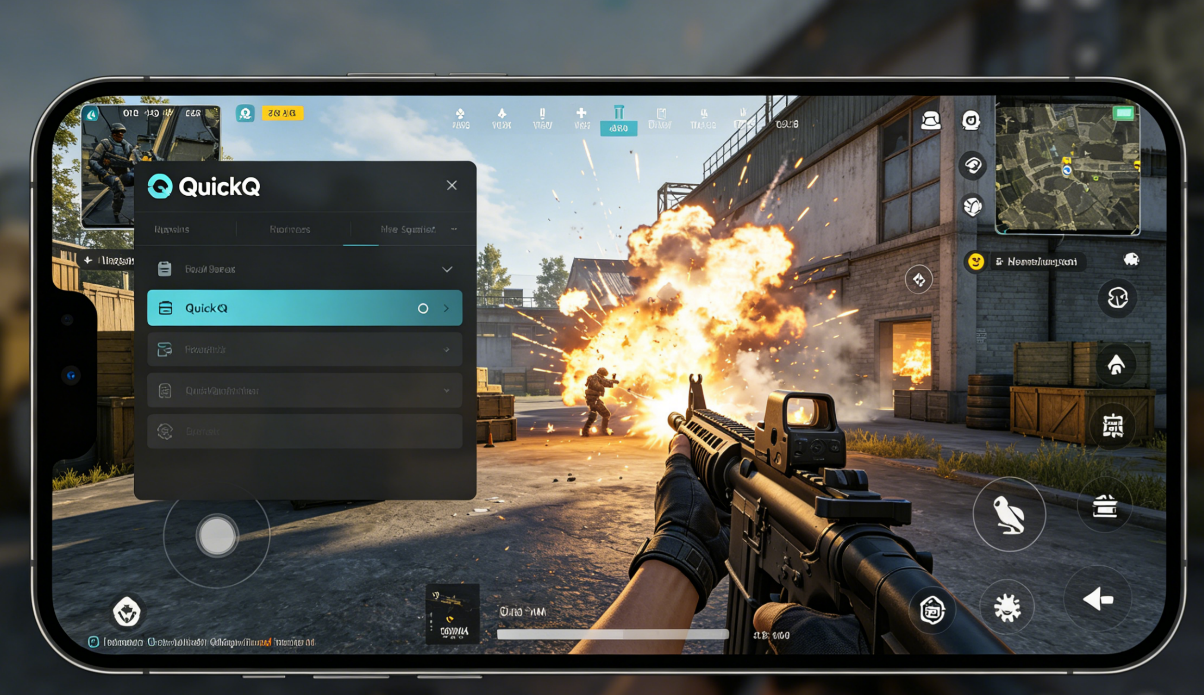Switch to the underlined third panel tab
This screenshot has width=1204, height=695.
pyautogui.click(x=408, y=229)
